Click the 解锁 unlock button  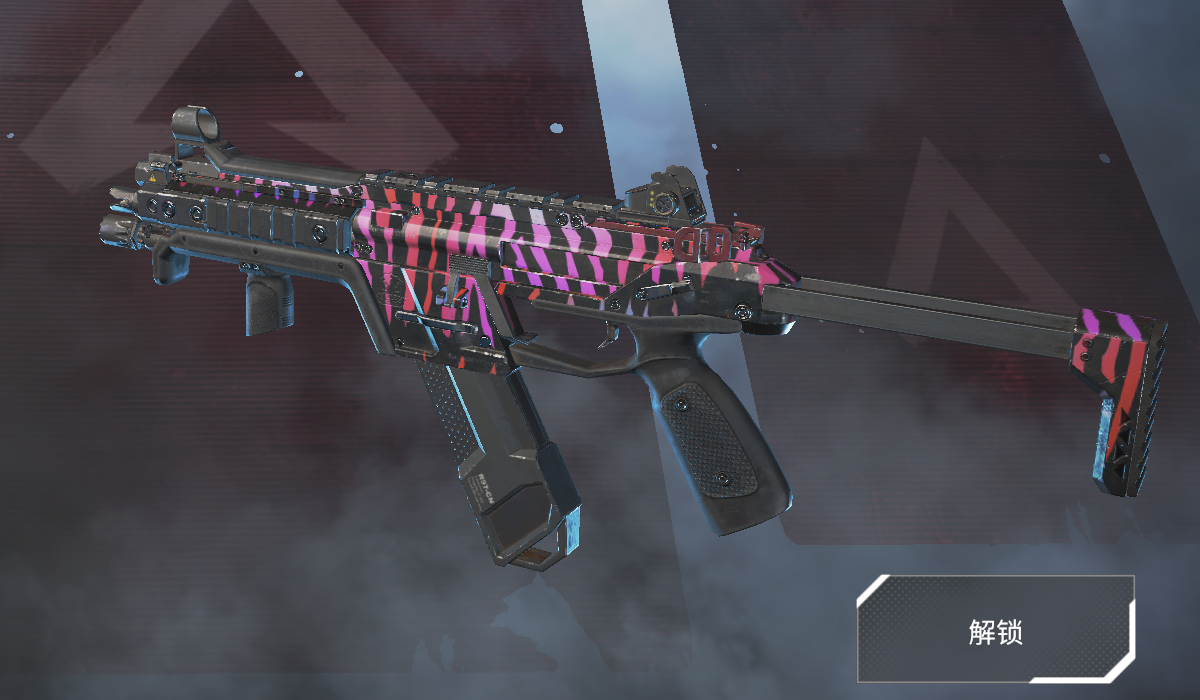pos(995,630)
